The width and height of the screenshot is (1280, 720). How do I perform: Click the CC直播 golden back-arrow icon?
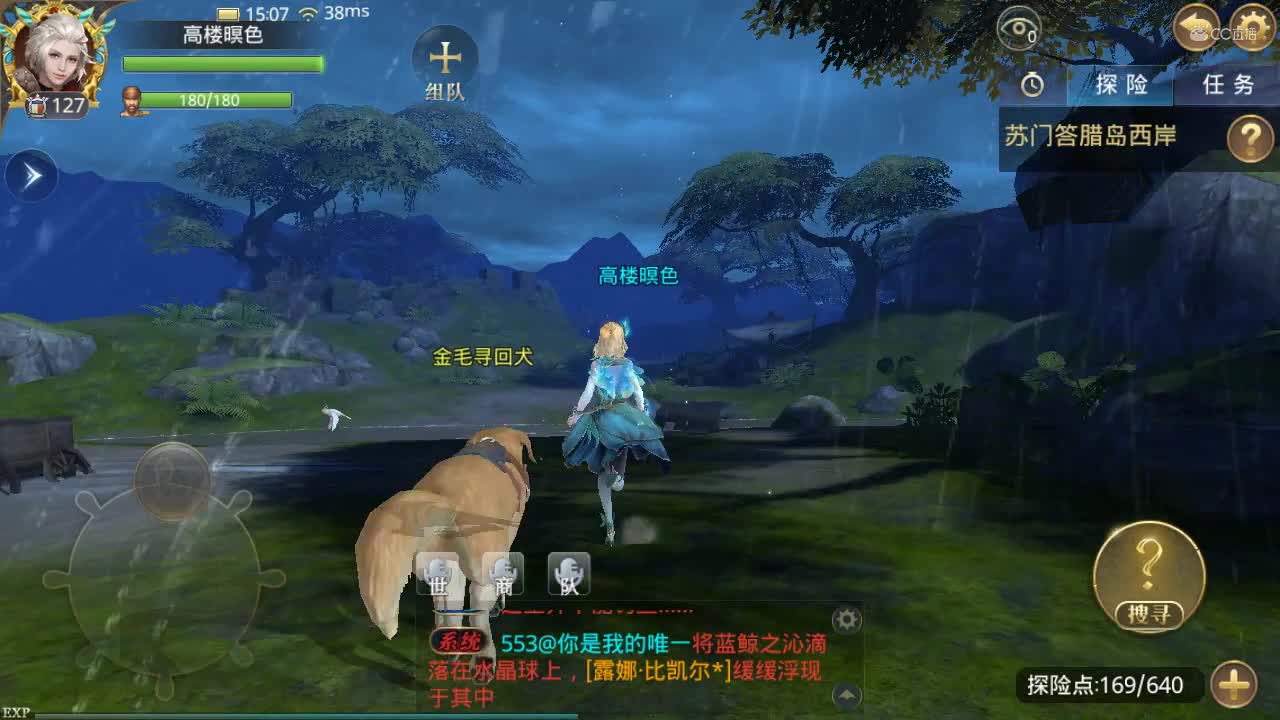coord(1195,27)
